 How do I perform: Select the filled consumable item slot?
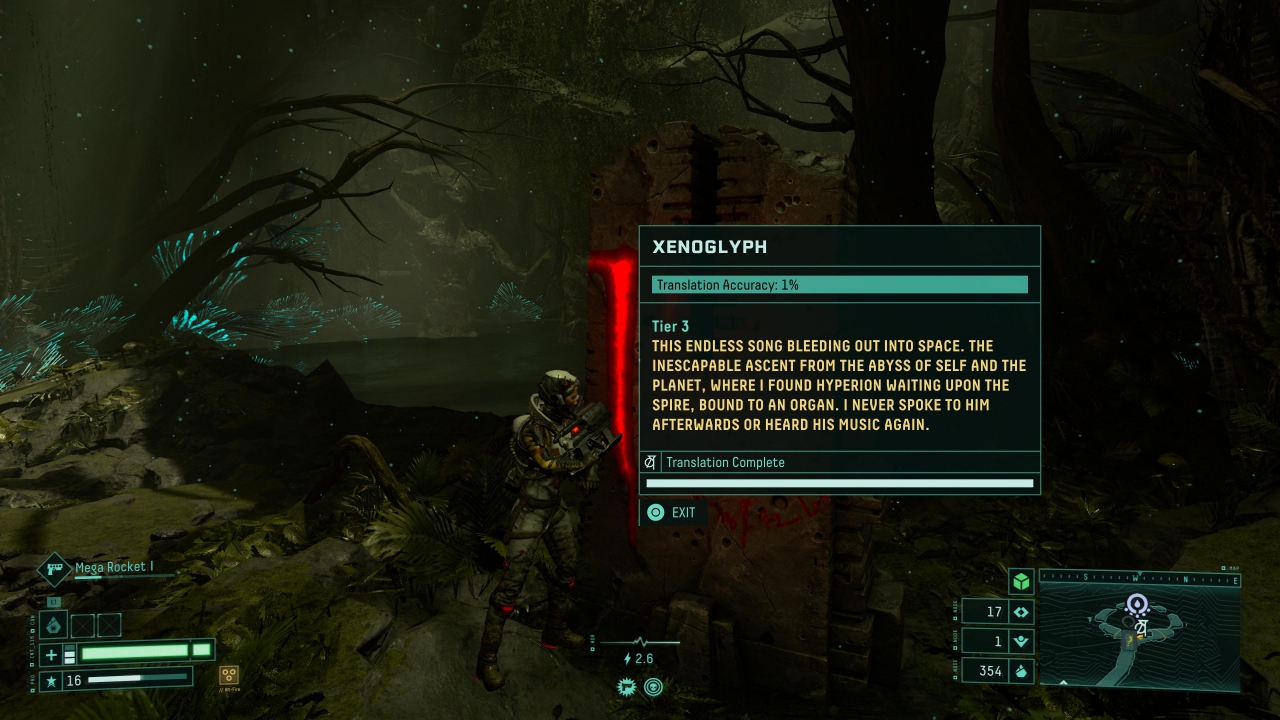54,626
